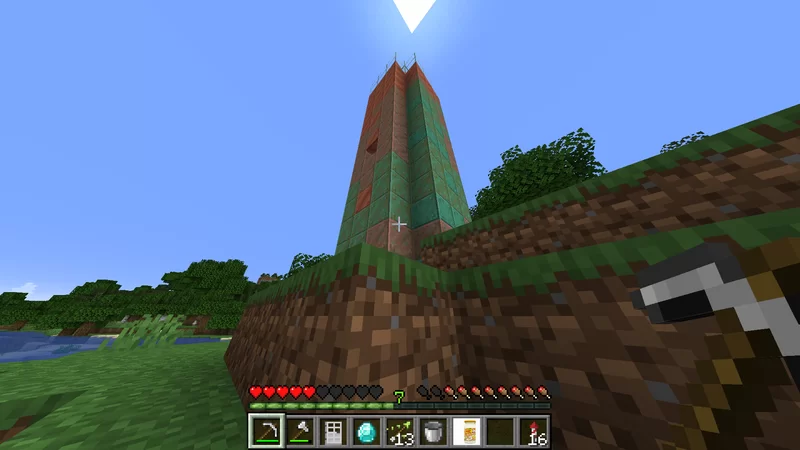Select the iron axe hotbar slot
The image size is (800, 450).
(x=299, y=432)
